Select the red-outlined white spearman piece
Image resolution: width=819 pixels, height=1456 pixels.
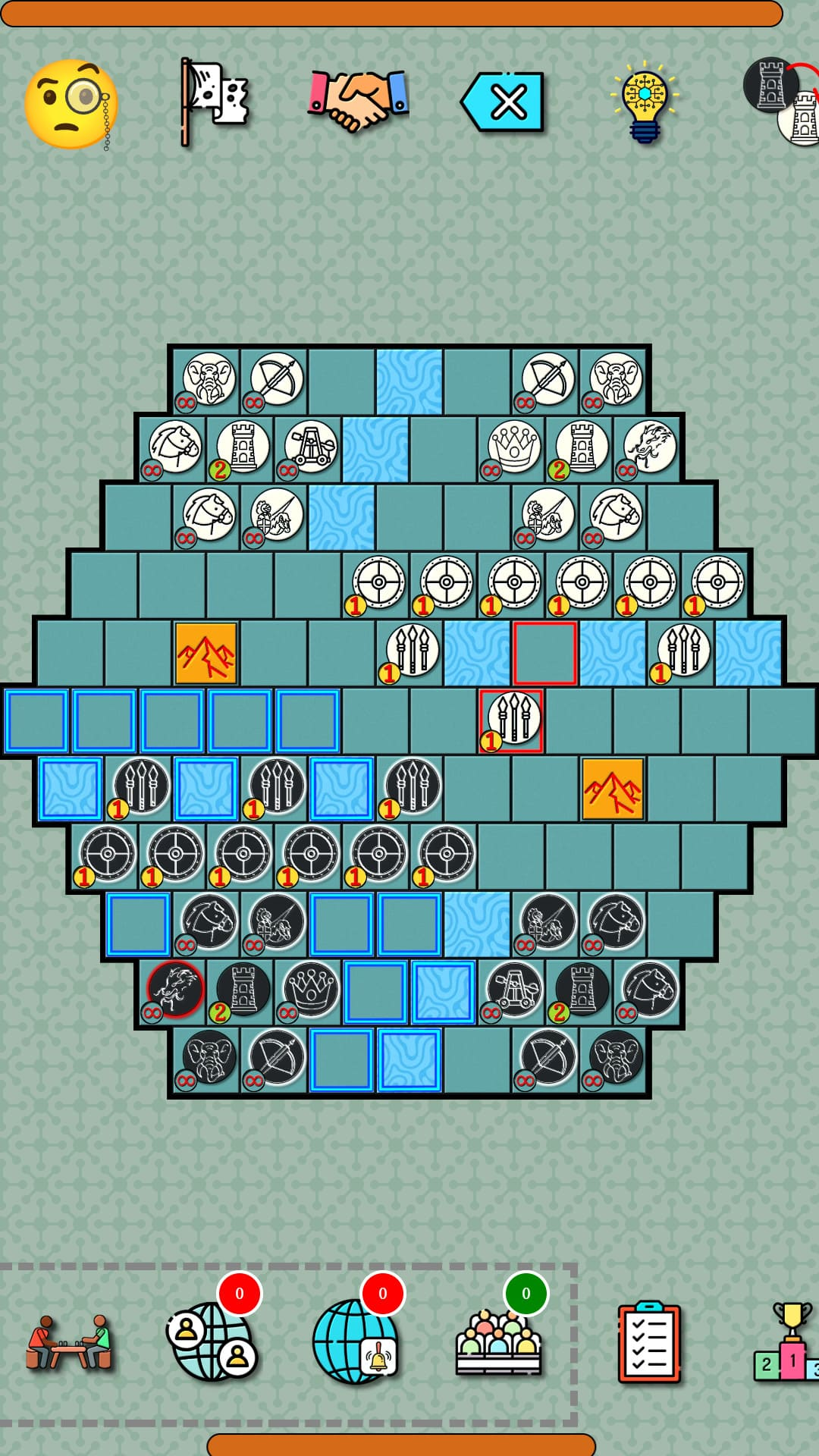pyautogui.click(x=513, y=719)
